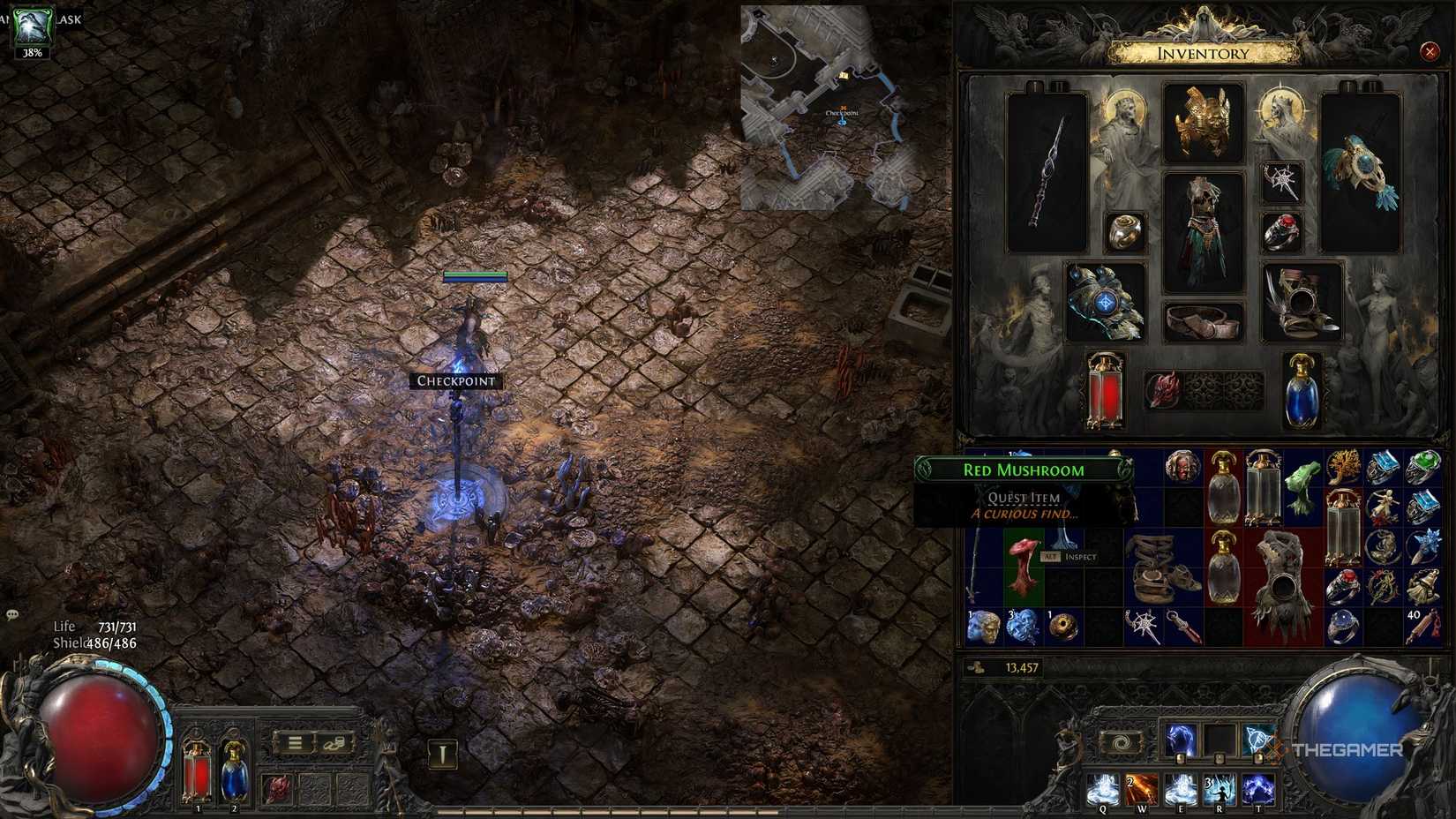Open chat via the speech bubble icon
Image resolution: width=1456 pixels, height=819 pixels.
[12, 613]
